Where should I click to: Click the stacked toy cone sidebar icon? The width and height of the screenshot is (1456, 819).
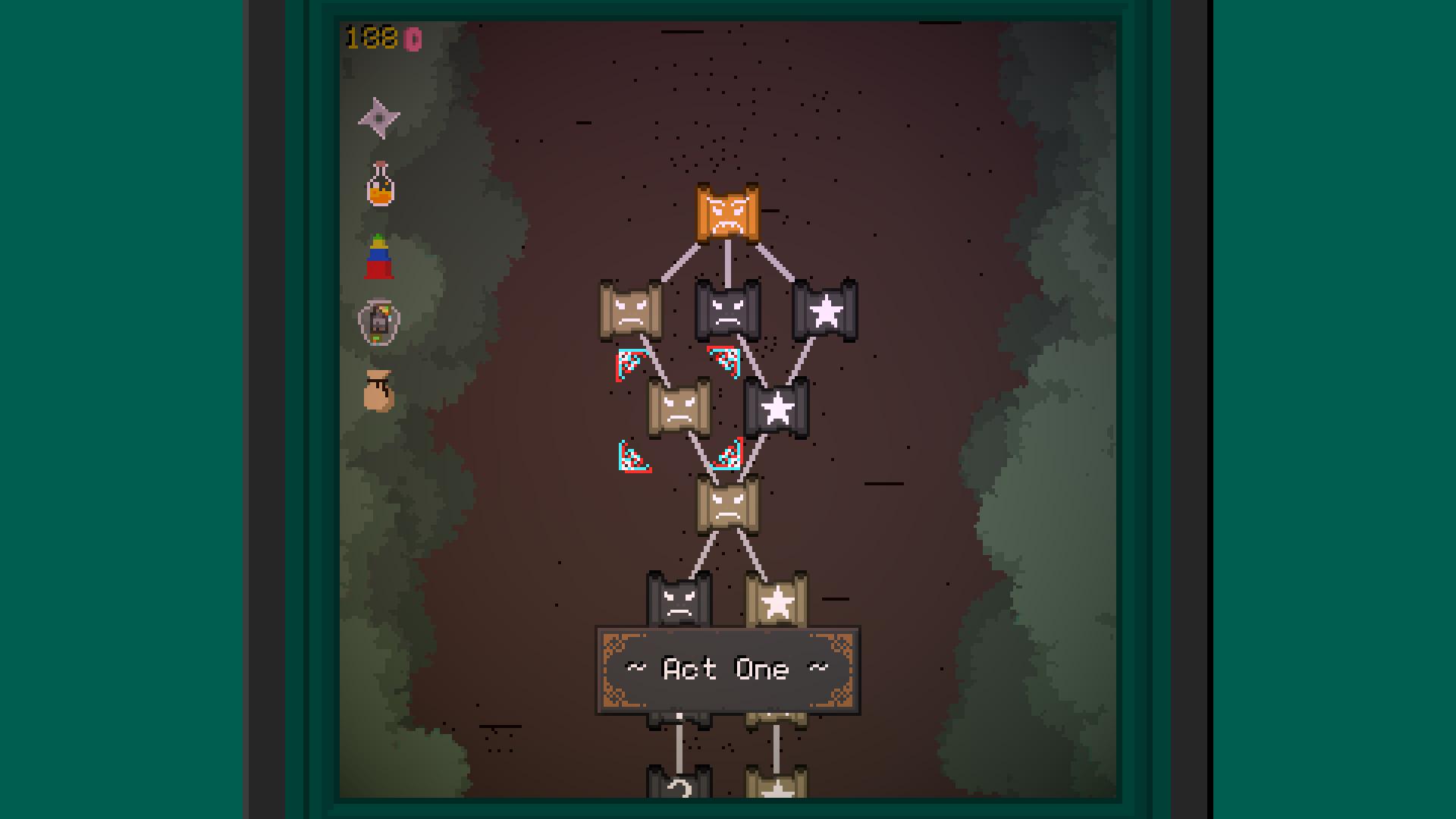point(381,256)
